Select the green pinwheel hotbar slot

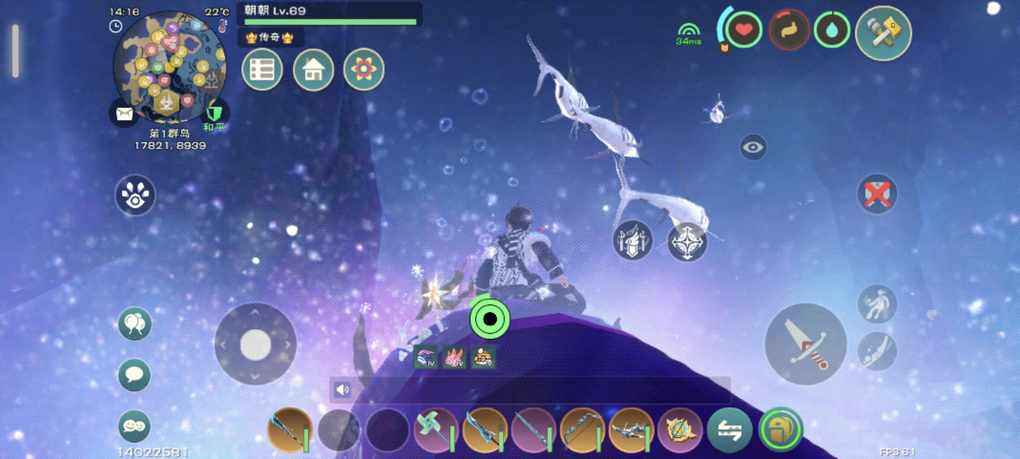(435, 431)
